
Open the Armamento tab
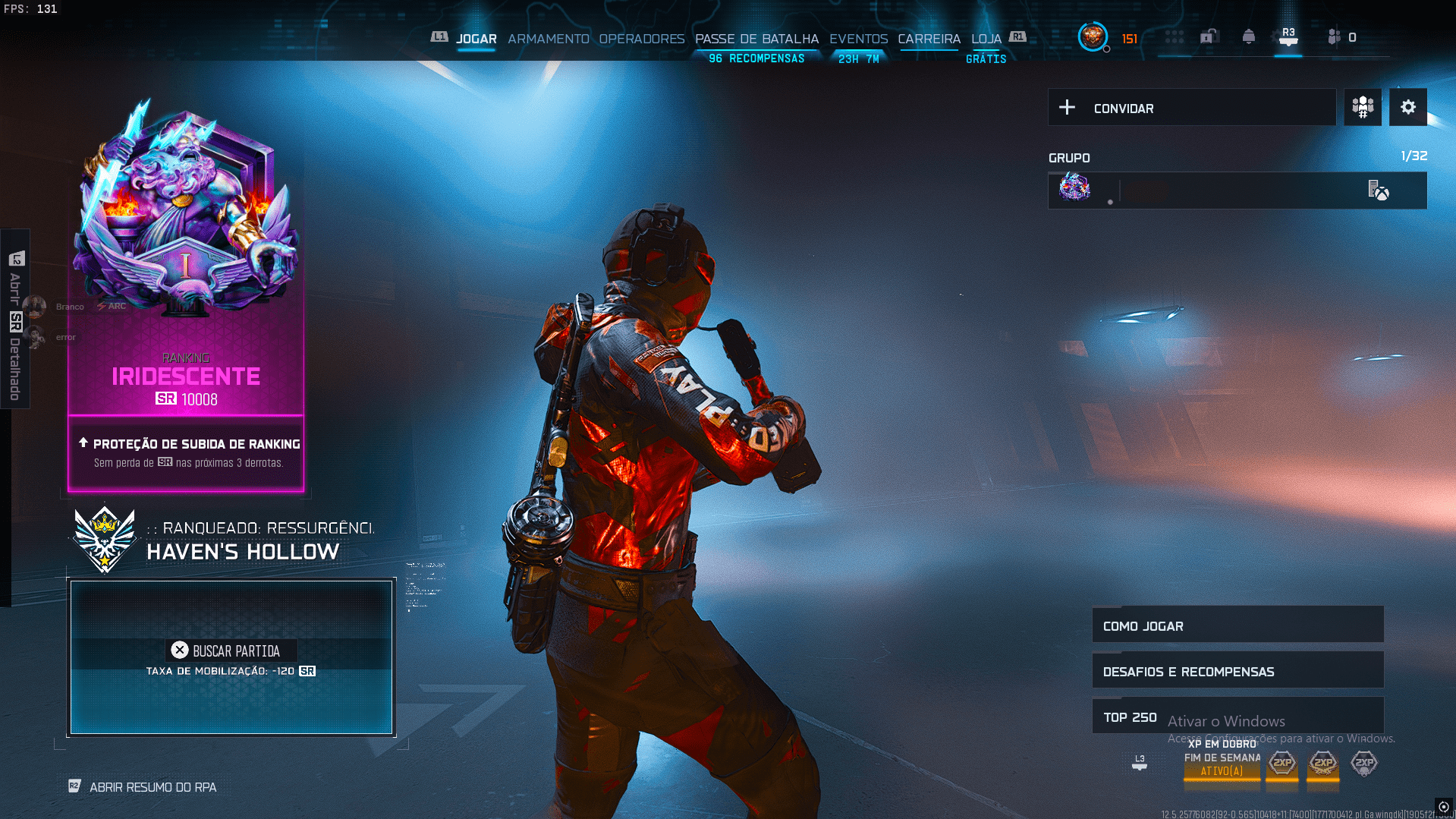tap(548, 39)
